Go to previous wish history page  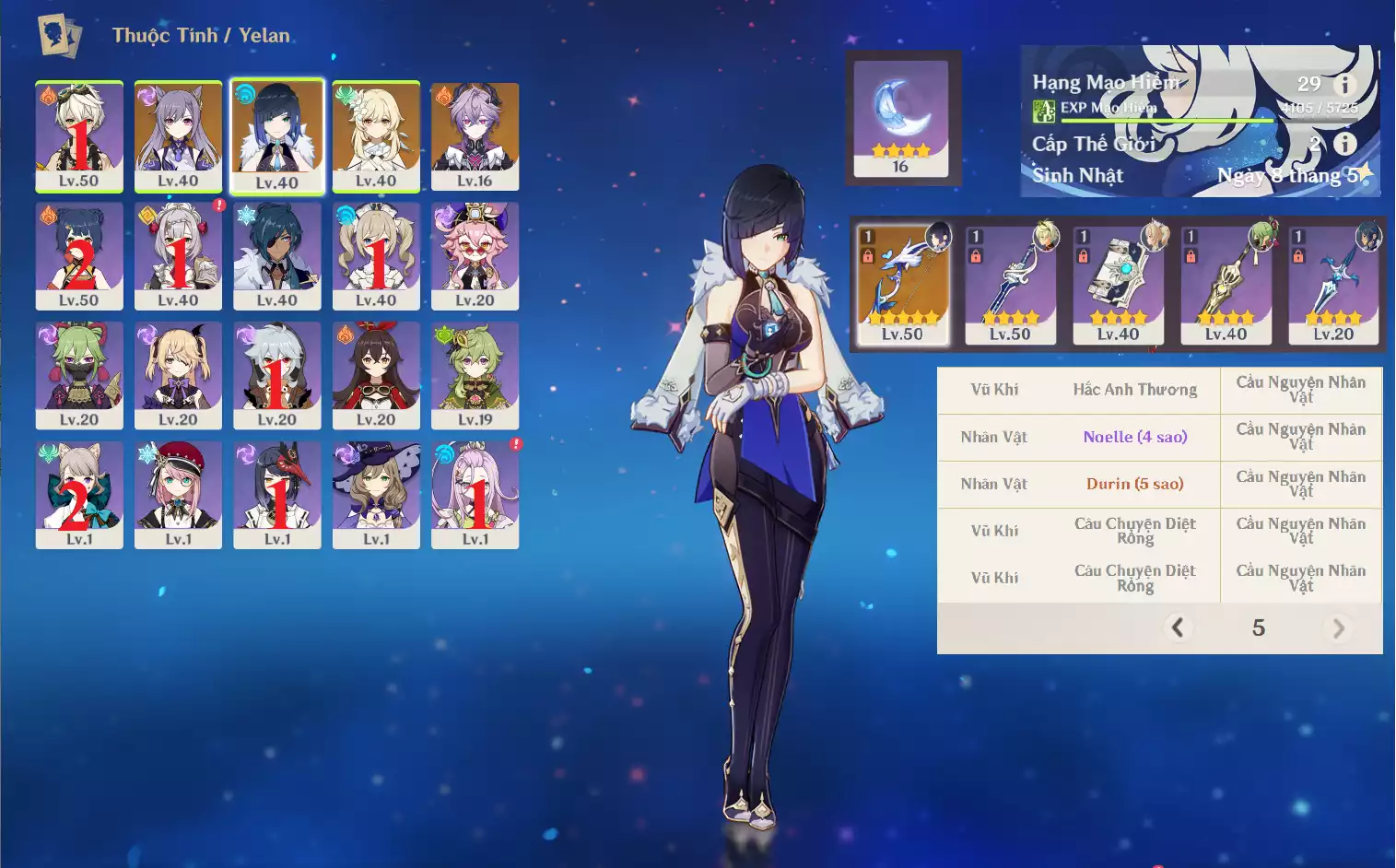(1178, 628)
